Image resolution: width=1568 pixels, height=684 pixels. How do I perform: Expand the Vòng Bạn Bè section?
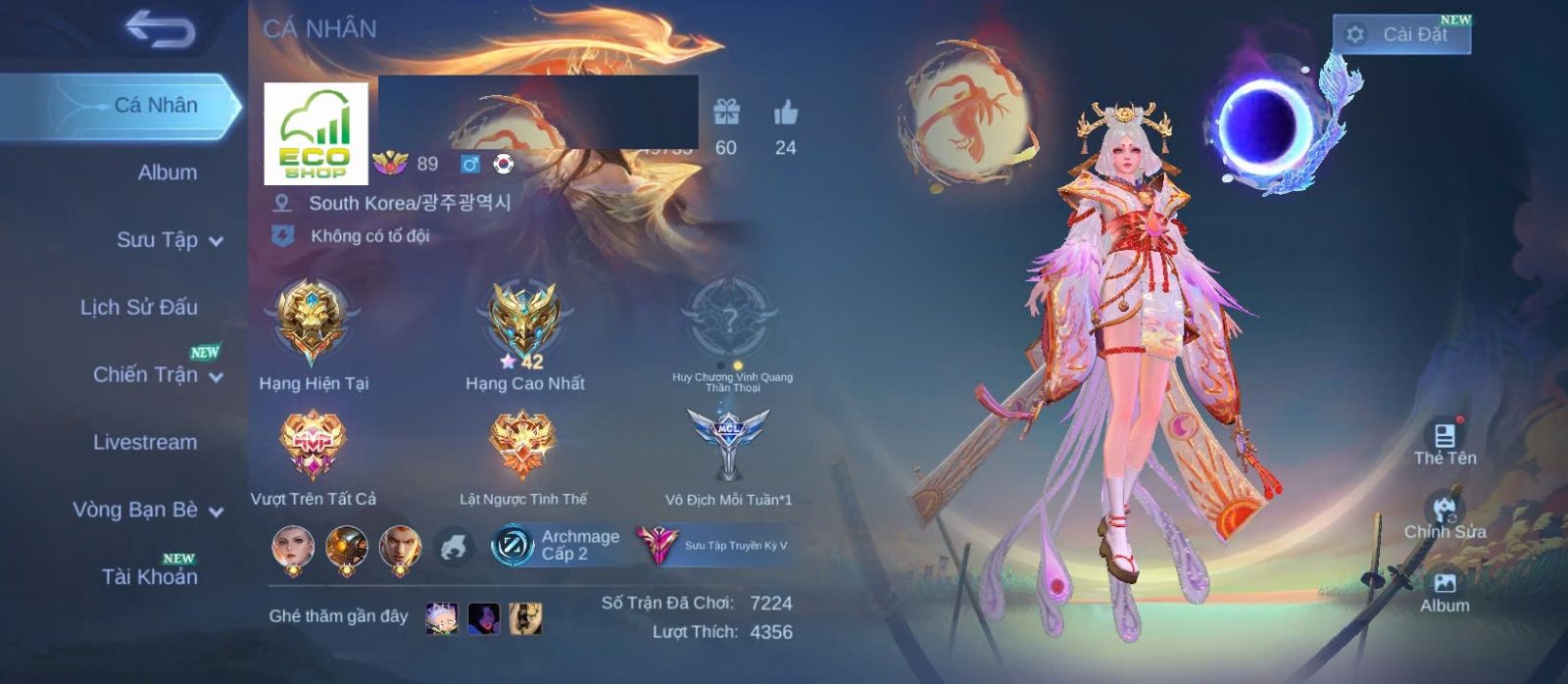[x=147, y=510]
